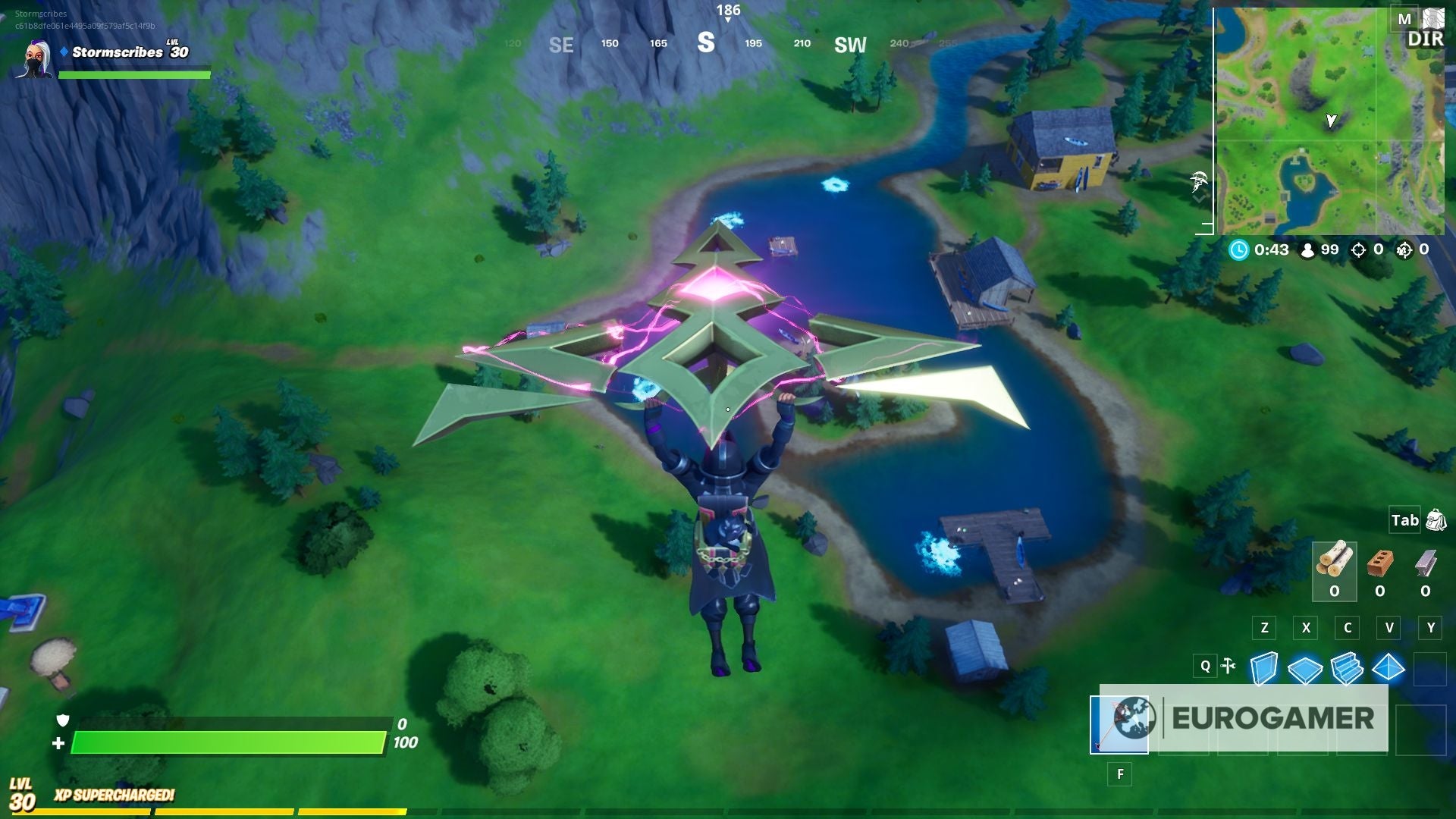The image size is (1456, 819).
Task: Click the players remaining icon showing 99
Action: (1306, 250)
